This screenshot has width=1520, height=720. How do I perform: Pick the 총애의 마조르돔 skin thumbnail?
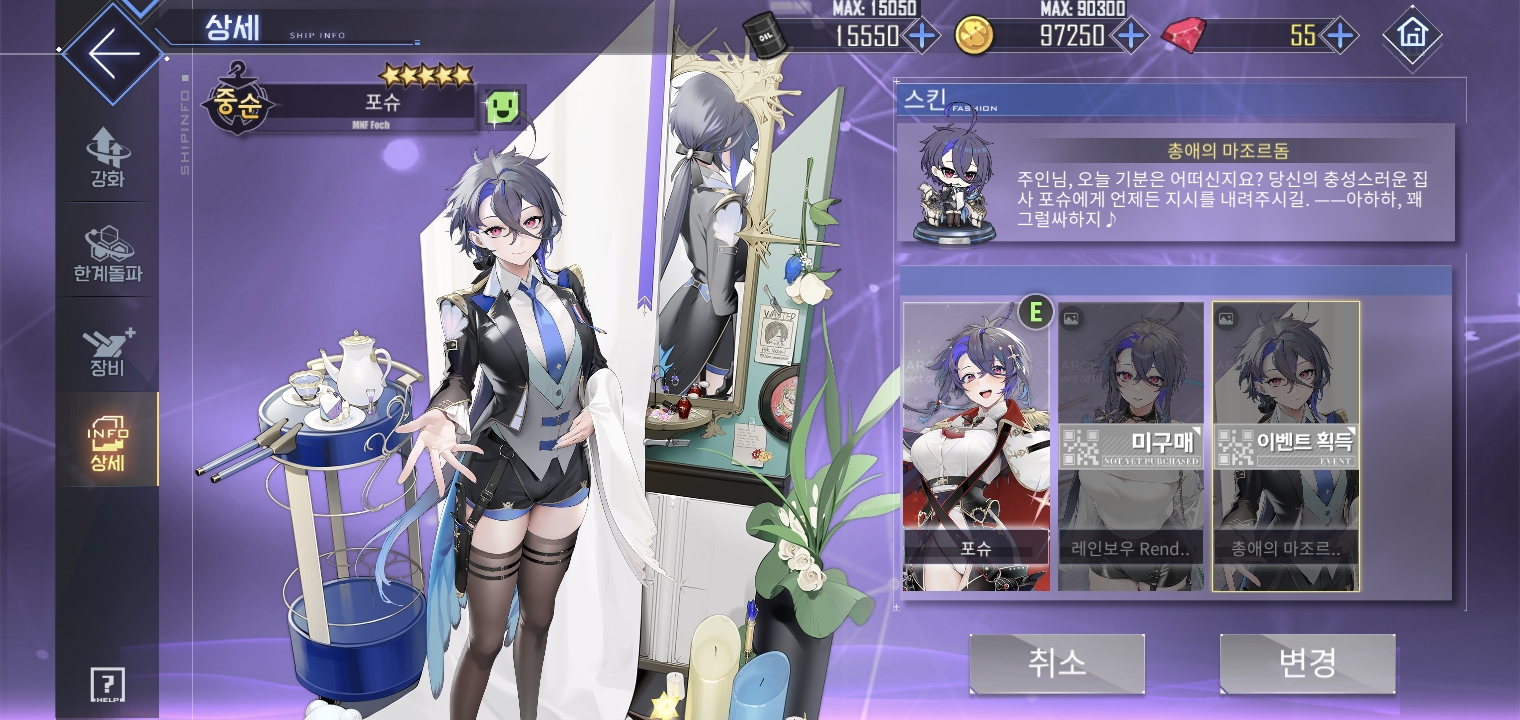click(1286, 446)
